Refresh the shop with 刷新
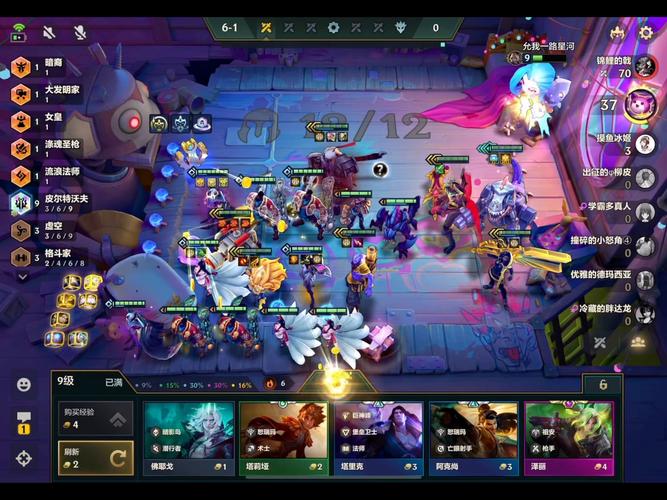 (x=90, y=457)
